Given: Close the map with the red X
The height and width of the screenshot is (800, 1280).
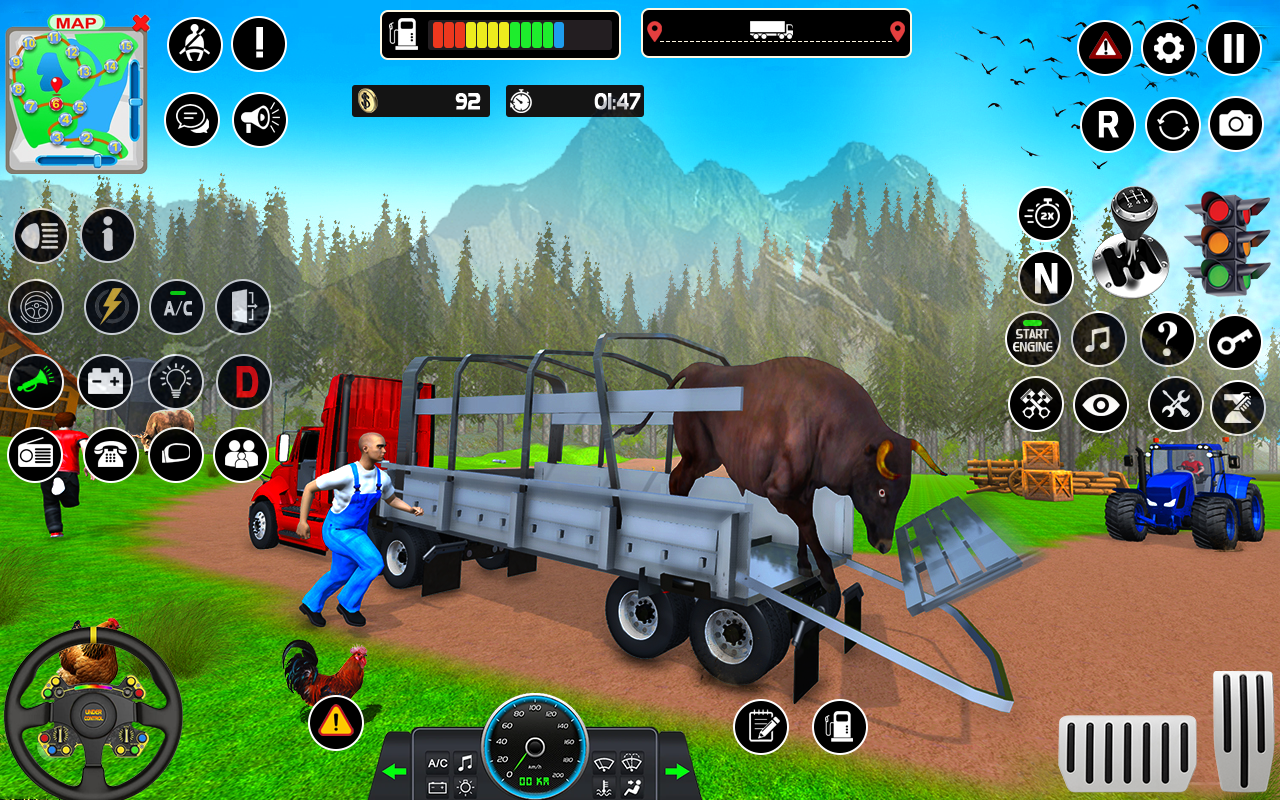Looking at the screenshot, I should click(141, 22).
